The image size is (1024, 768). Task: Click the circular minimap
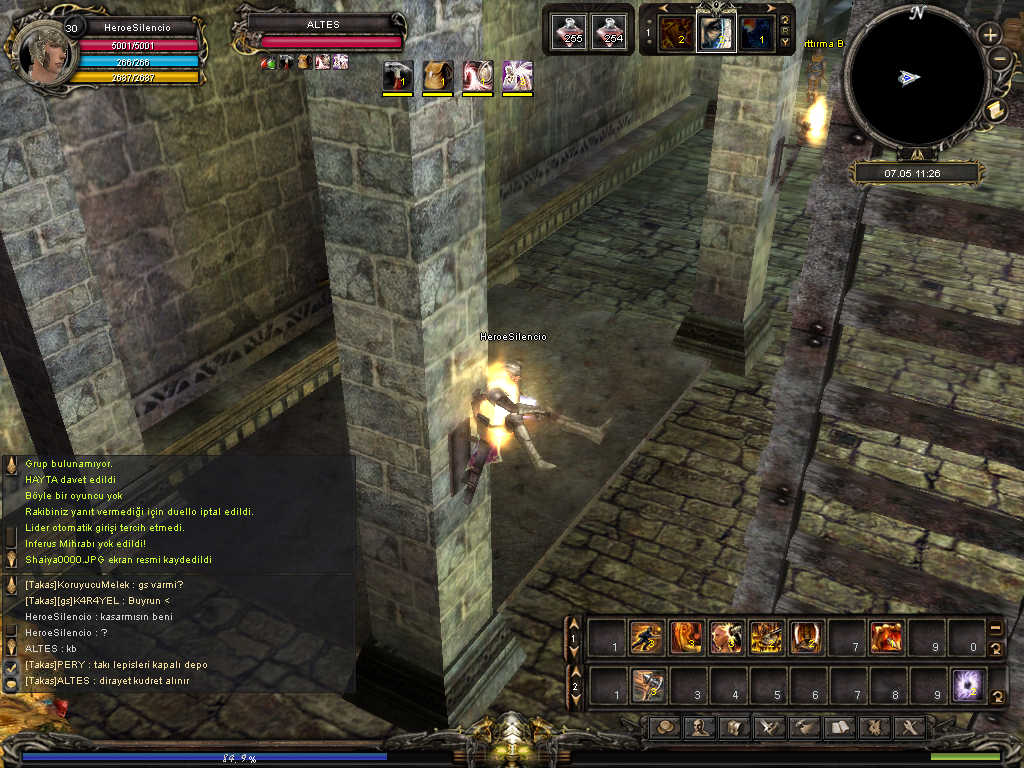915,78
